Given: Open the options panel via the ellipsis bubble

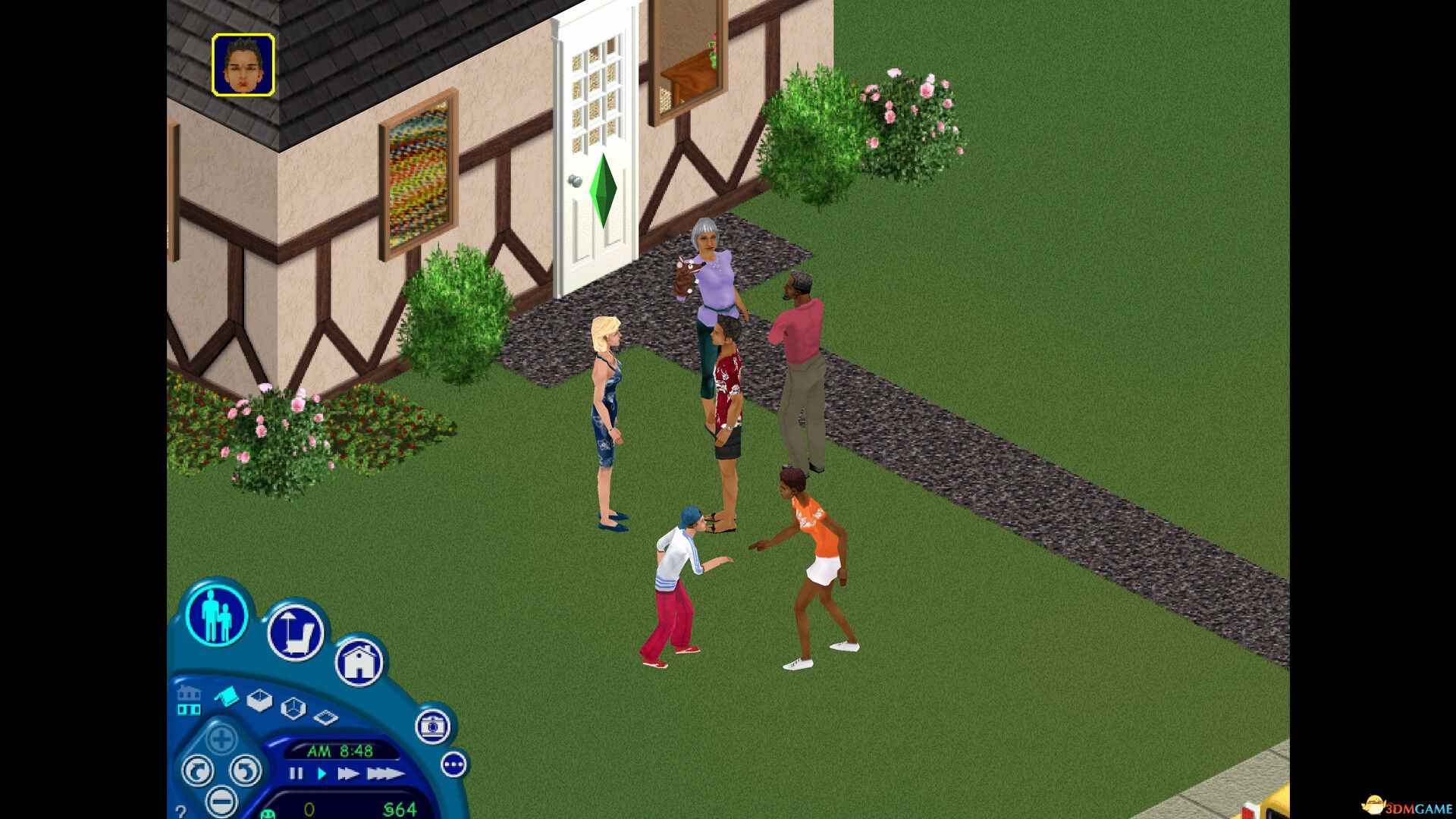Looking at the screenshot, I should [454, 764].
